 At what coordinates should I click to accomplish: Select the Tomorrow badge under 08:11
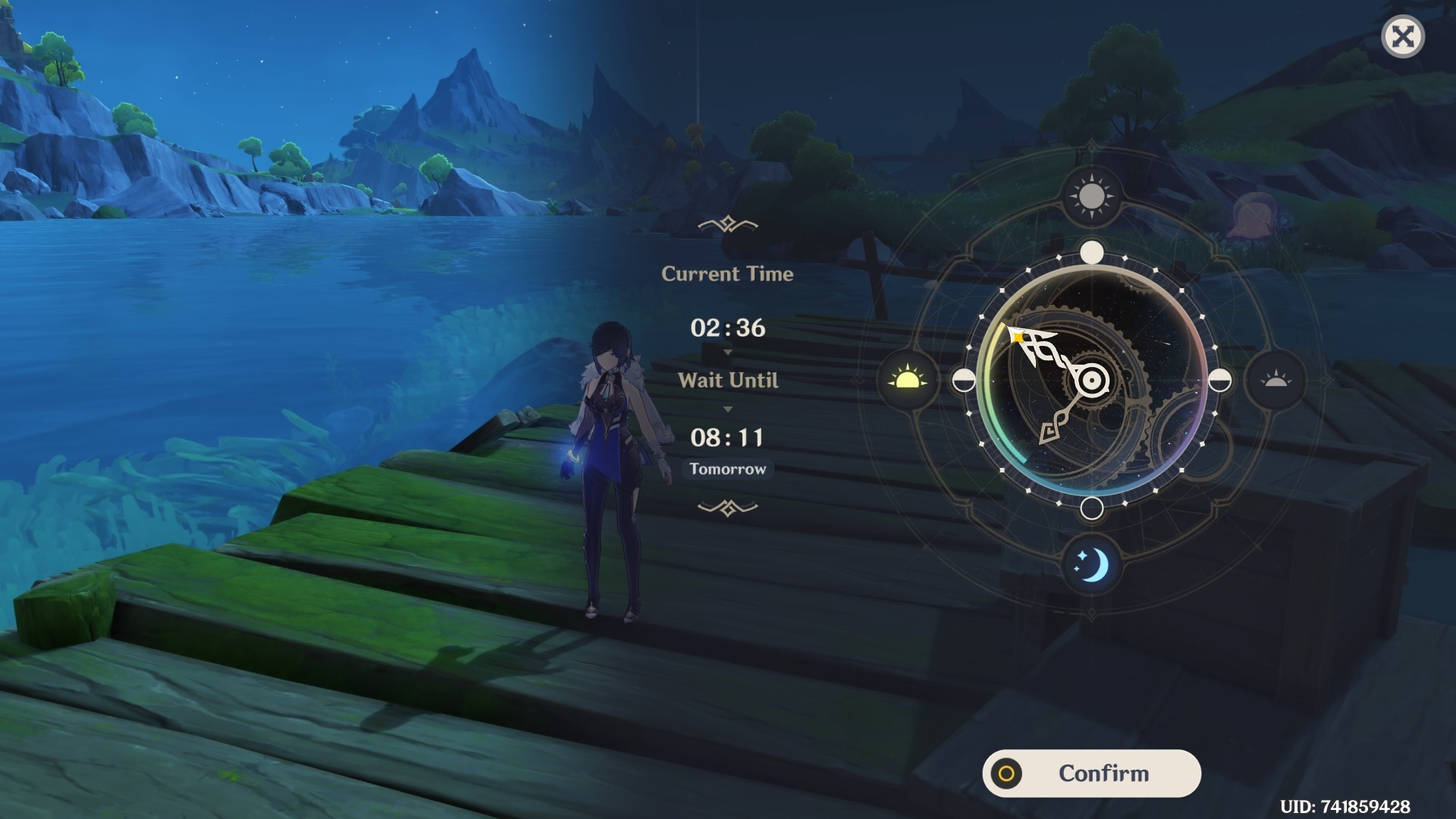728,469
